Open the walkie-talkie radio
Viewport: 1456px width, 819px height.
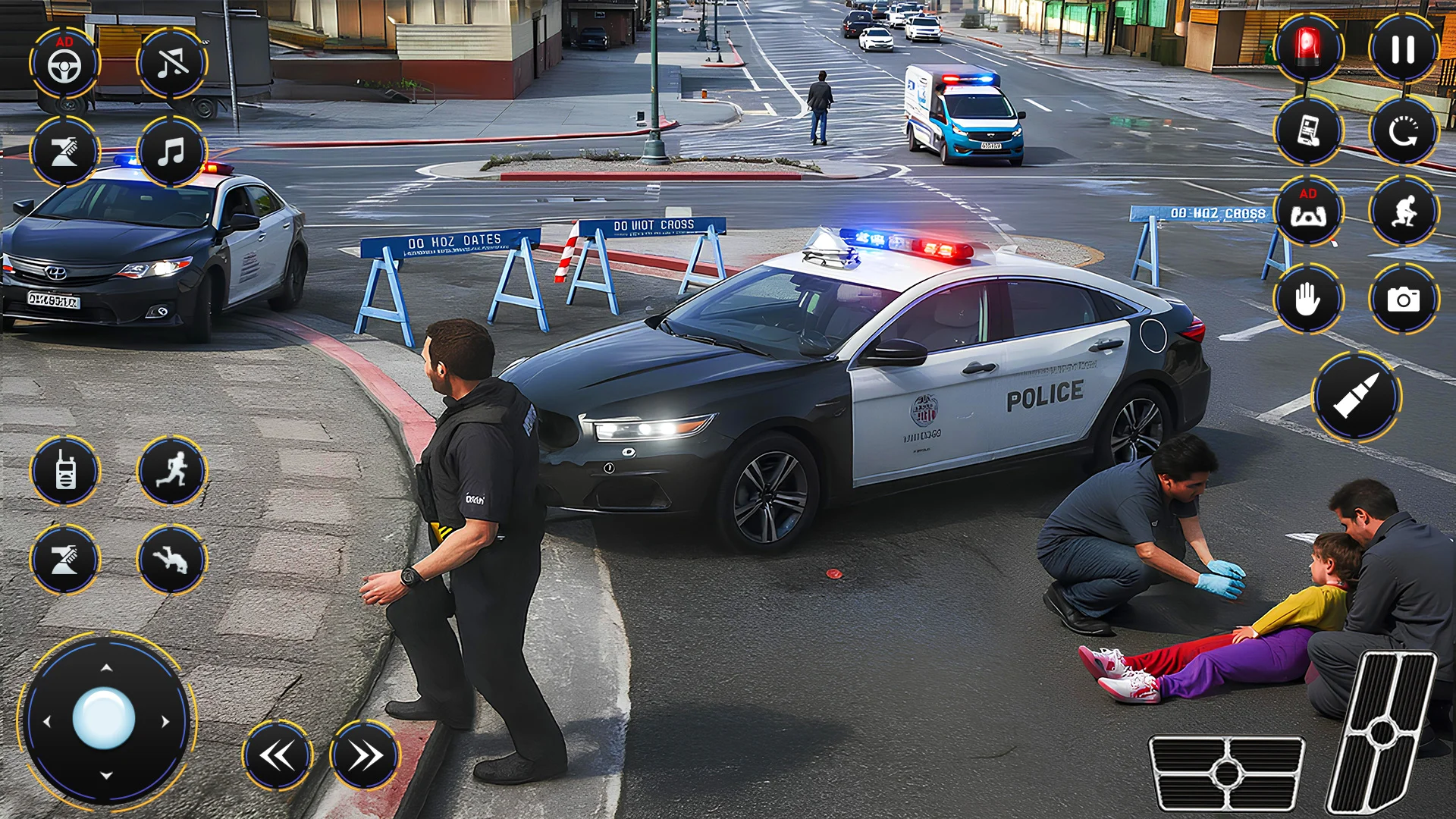coord(64,472)
